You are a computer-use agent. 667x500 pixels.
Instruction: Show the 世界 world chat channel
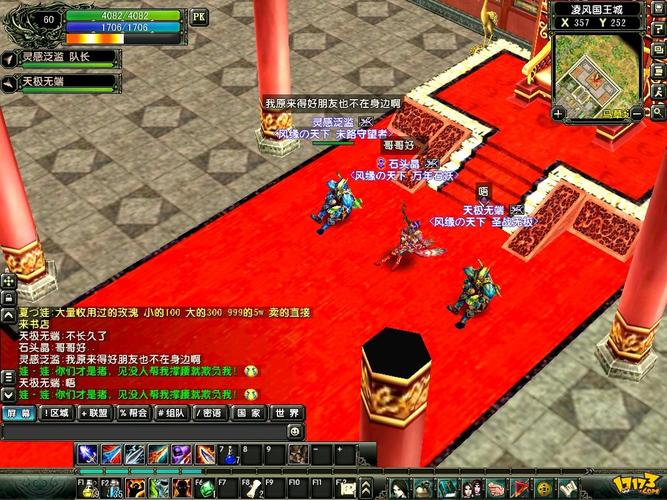[287, 412]
